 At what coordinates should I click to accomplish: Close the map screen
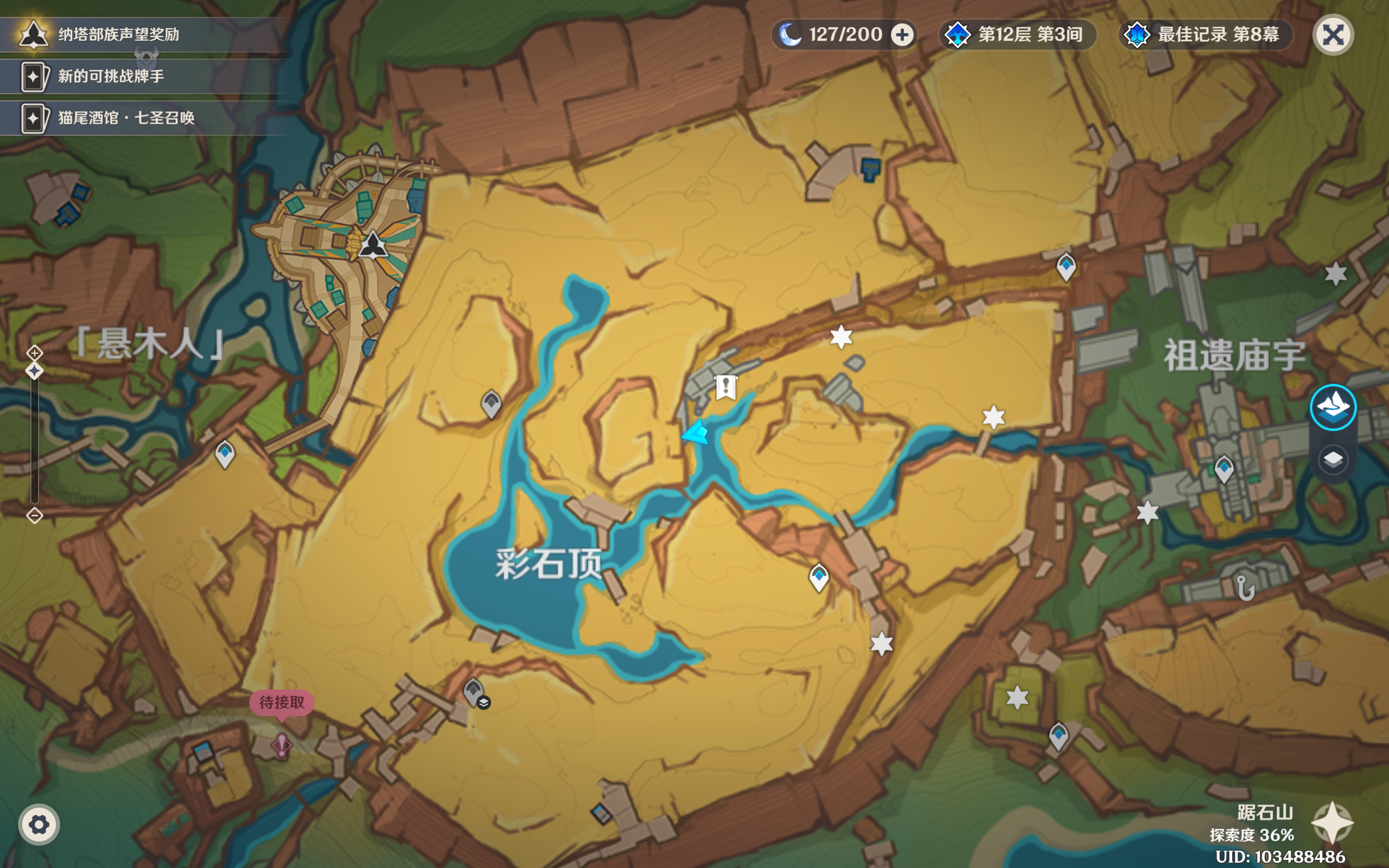[1333, 35]
